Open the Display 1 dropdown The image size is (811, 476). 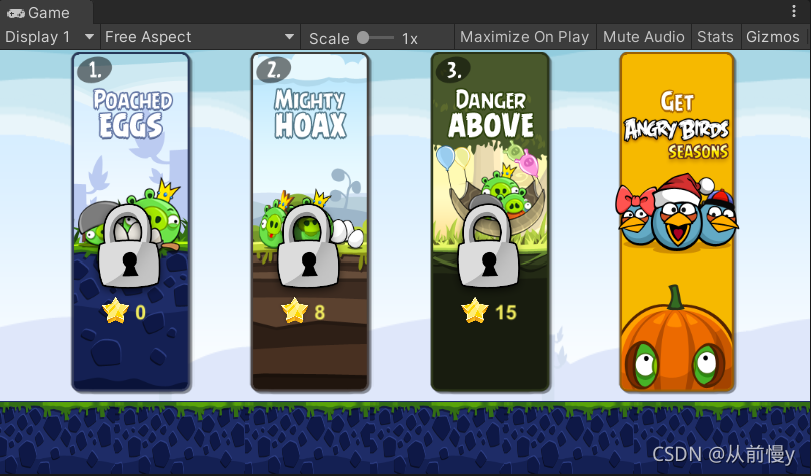coord(50,37)
